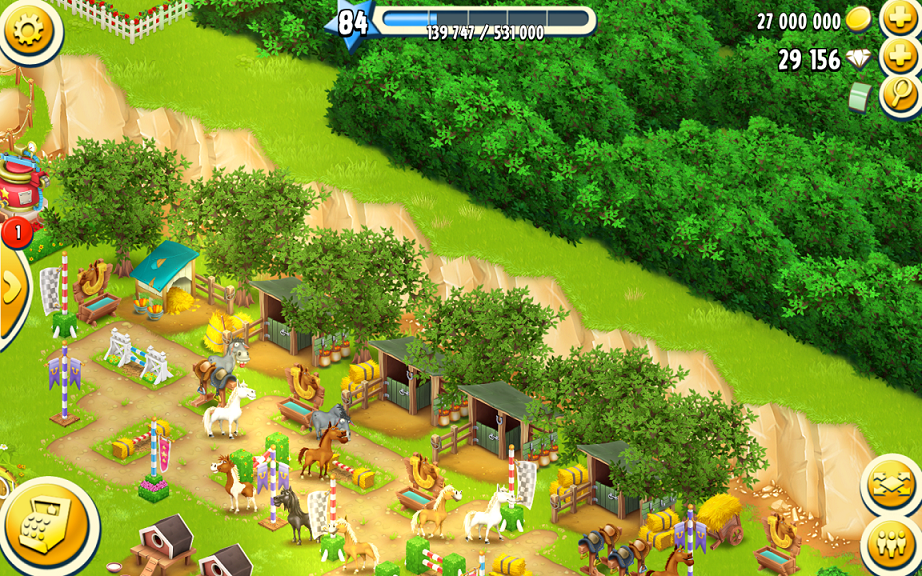Screen dimensions: 922x576
Task: Click the level 84 star badge
Action: [350, 22]
